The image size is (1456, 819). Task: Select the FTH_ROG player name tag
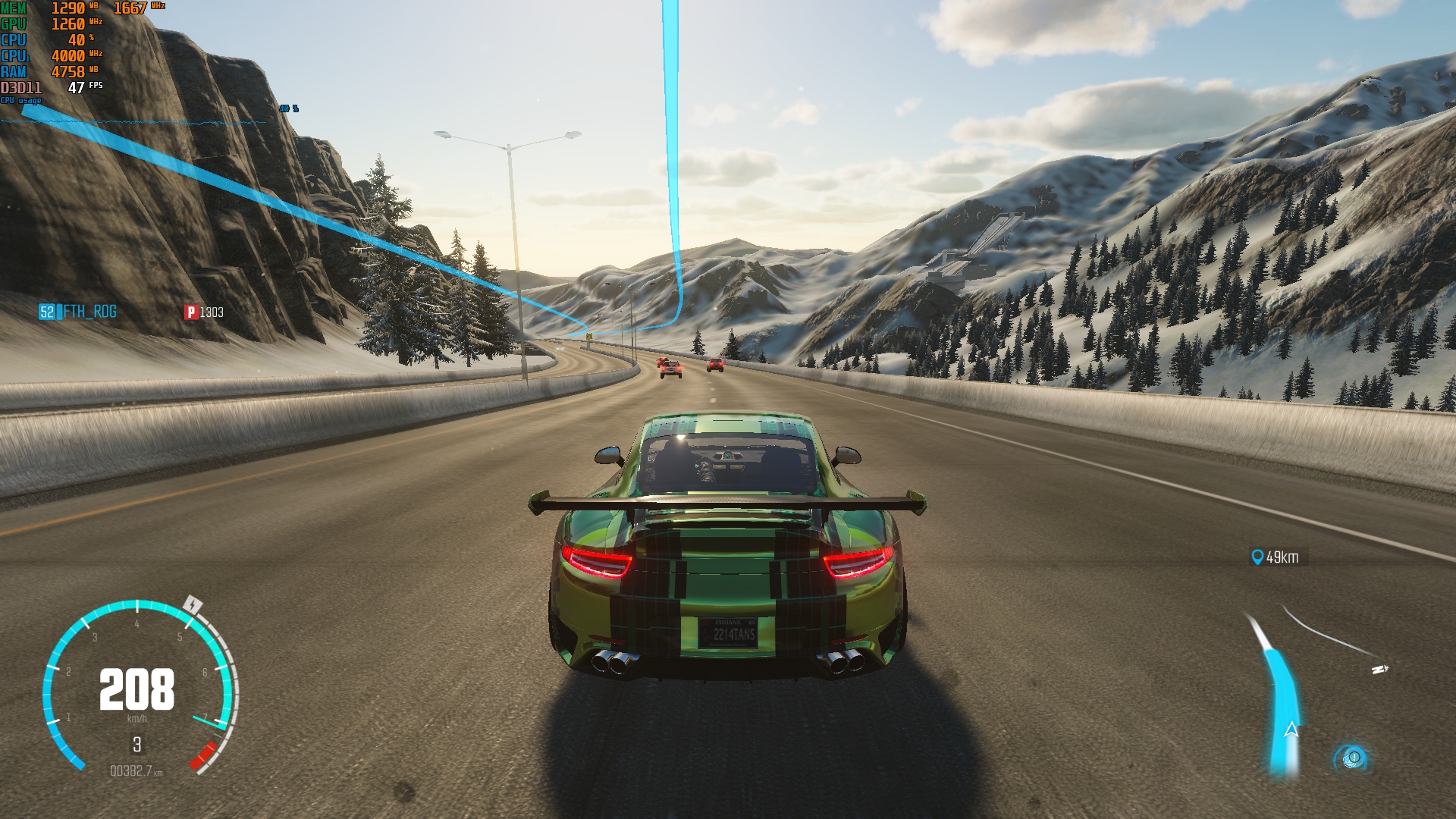79,312
